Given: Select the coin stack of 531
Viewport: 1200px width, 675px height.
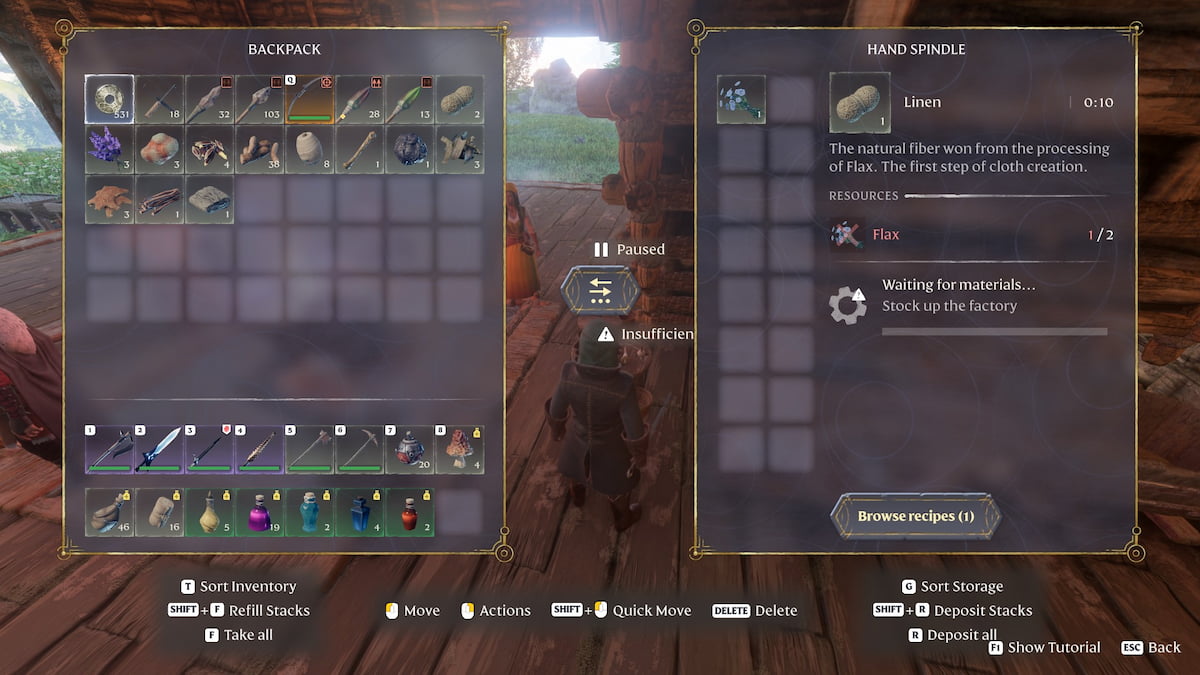Looking at the screenshot, I should tap(109, 99).
